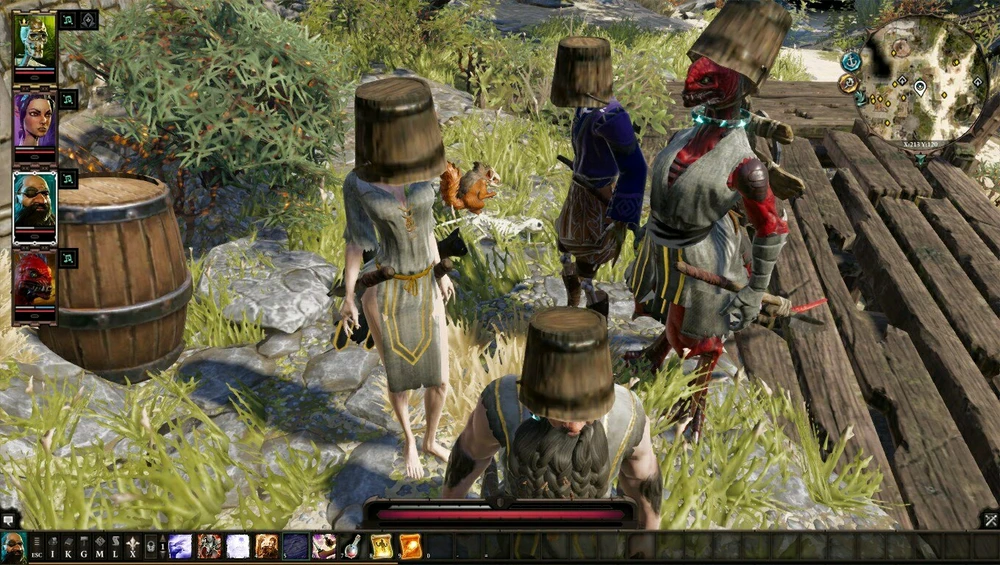Screen dimensions: 1000x565
Task: Open the minimap
Action: 922,83
